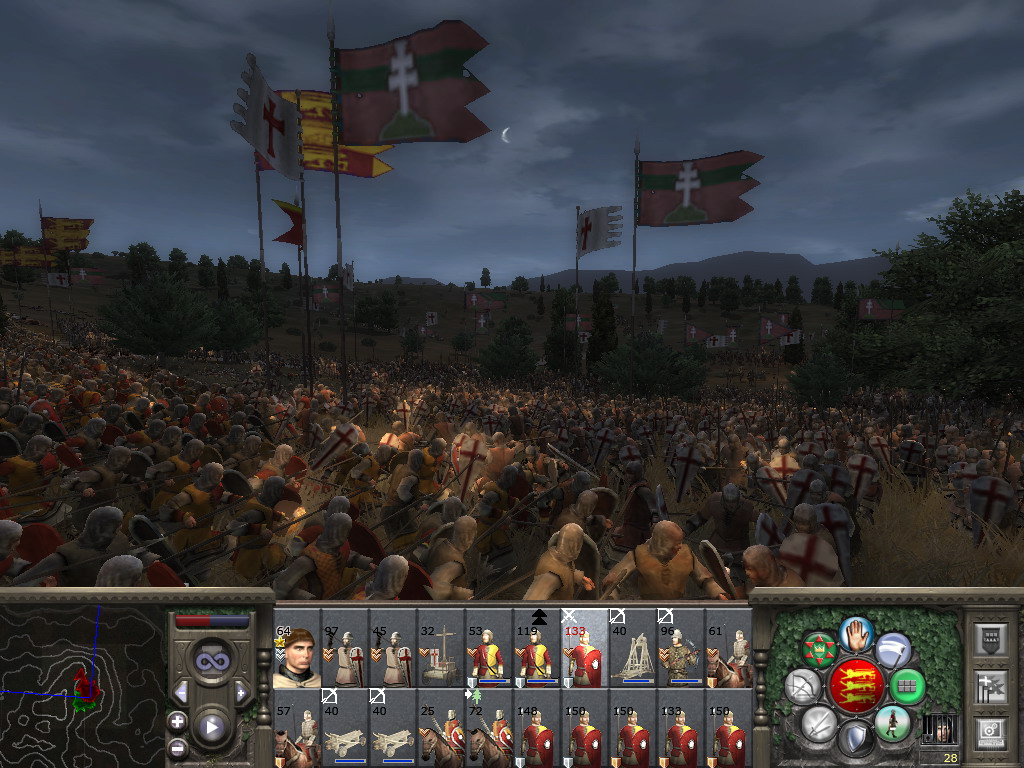Select the unit card with red 133
Viewport: 1024px width, 768px height.
point(585,657)
